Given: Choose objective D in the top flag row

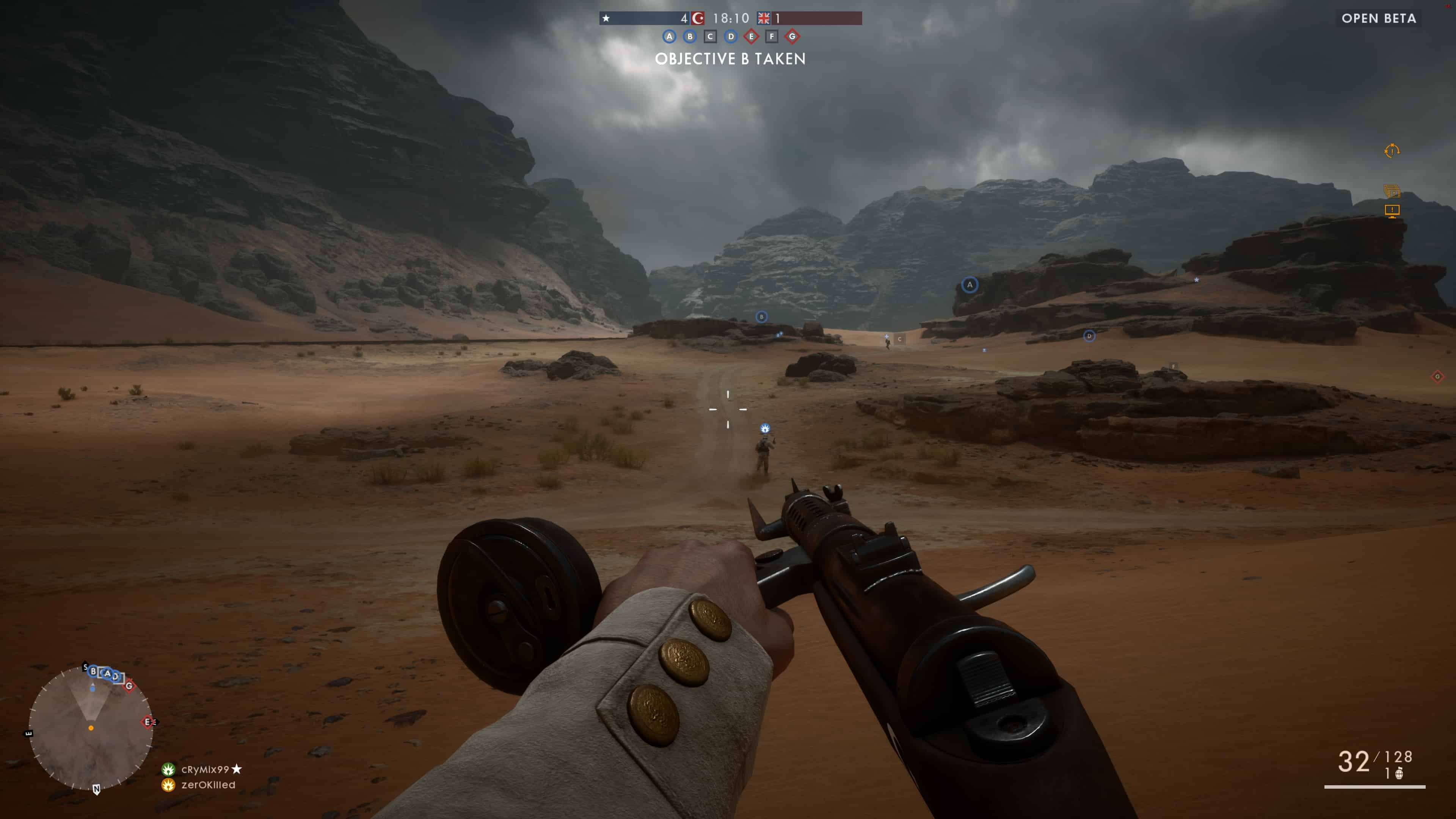Looking at the screenshot, I should [731, 37].
